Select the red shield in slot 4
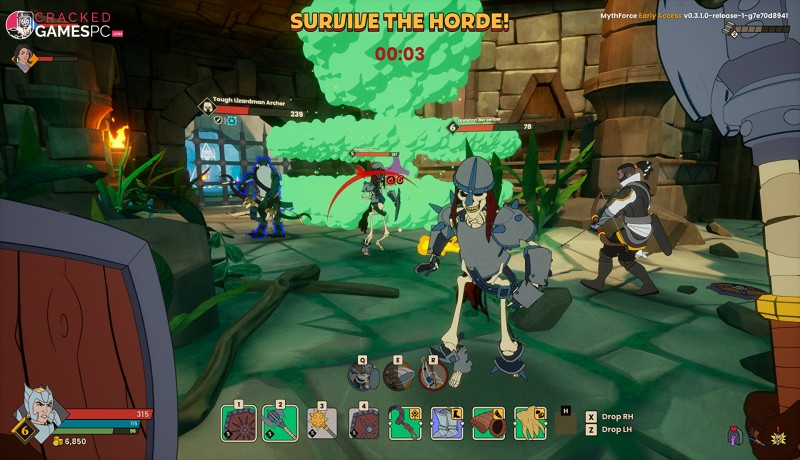The height and width of the screenshot is (460, 800). [x=364, y=423]
